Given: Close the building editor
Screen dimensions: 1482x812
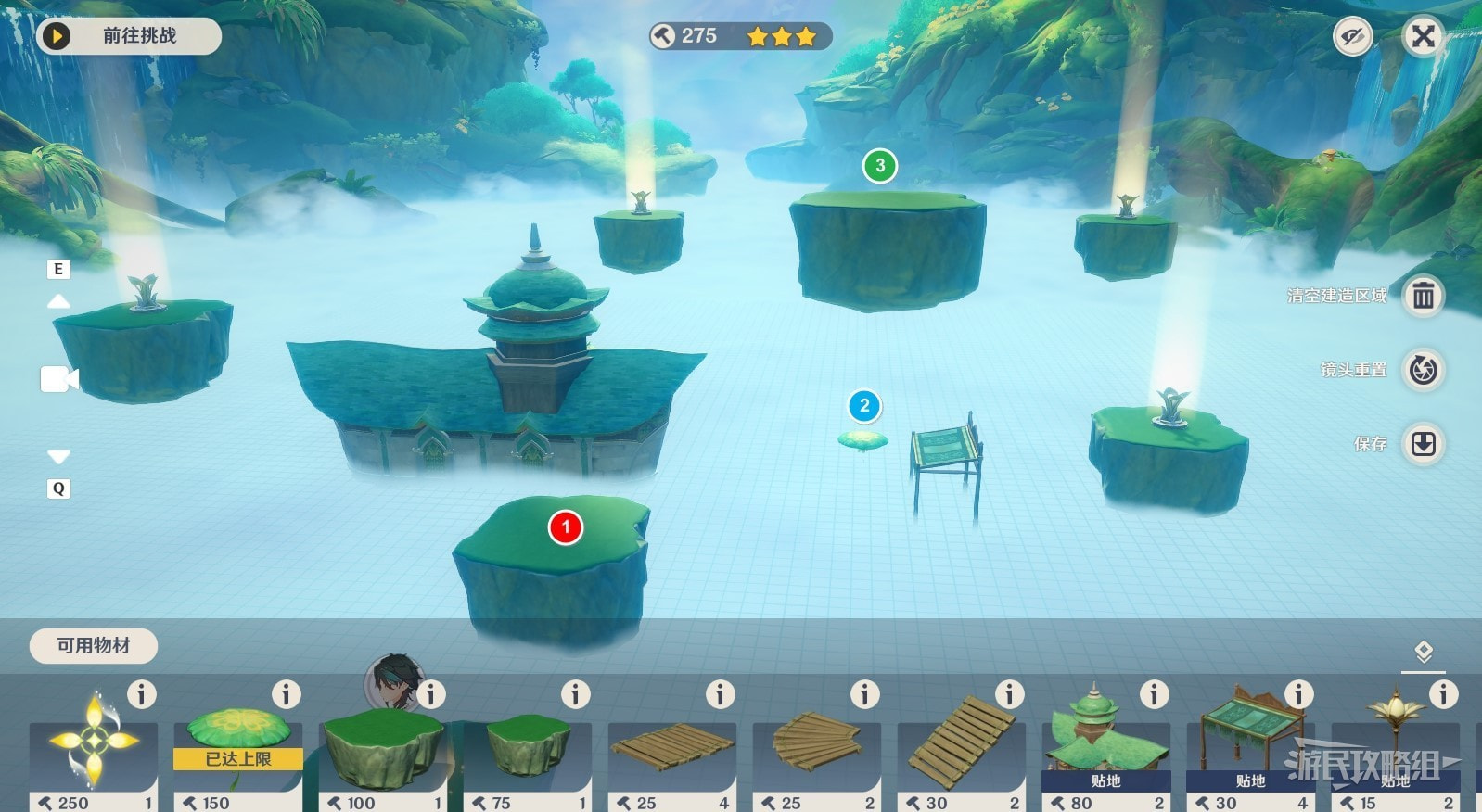Looking at the screenshot, I should point(1423,37).
